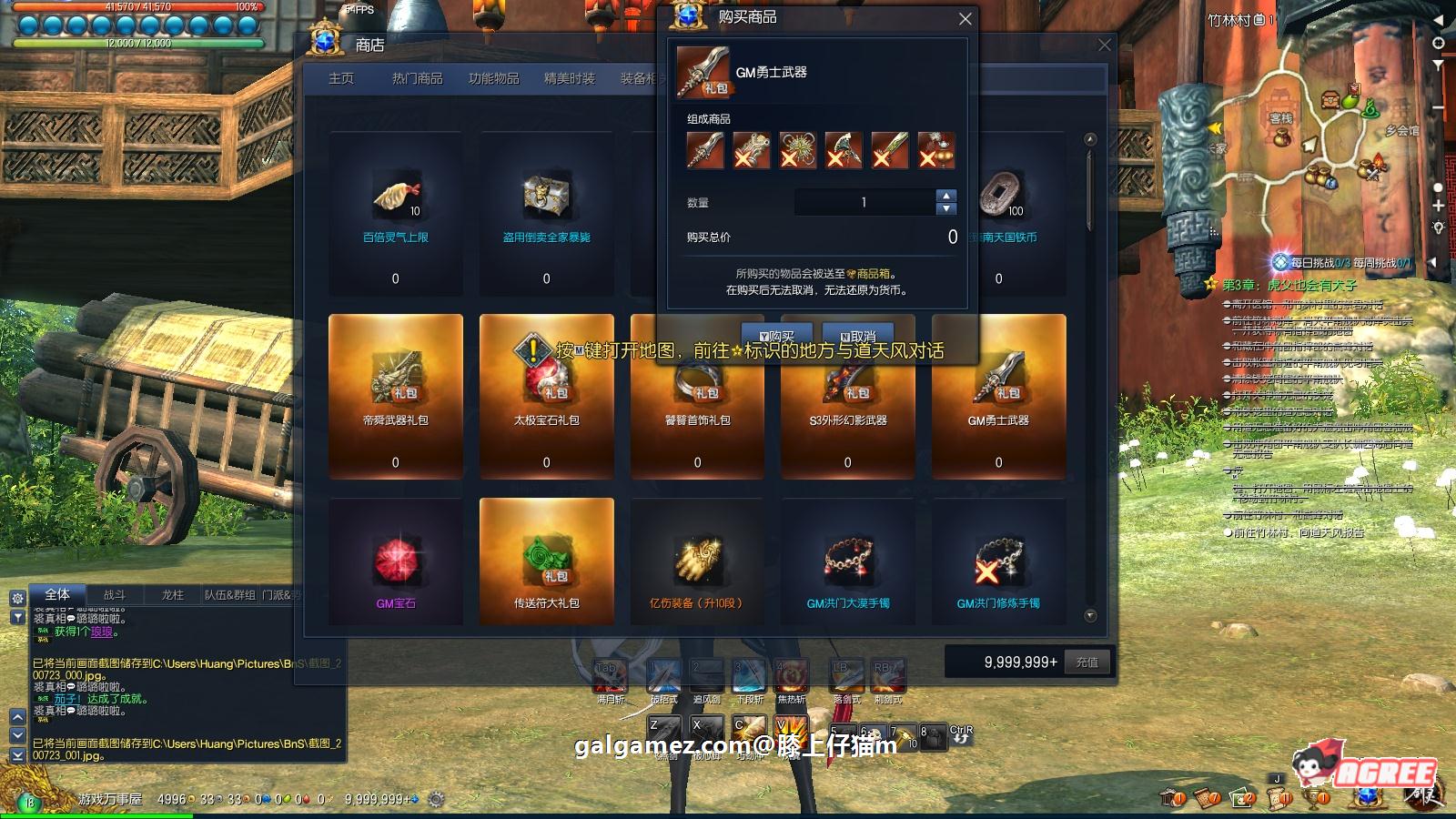Viewport: 1456px width, 819px height.
Task: Increase purchase quantity with the up arrow
Action: 946,196
